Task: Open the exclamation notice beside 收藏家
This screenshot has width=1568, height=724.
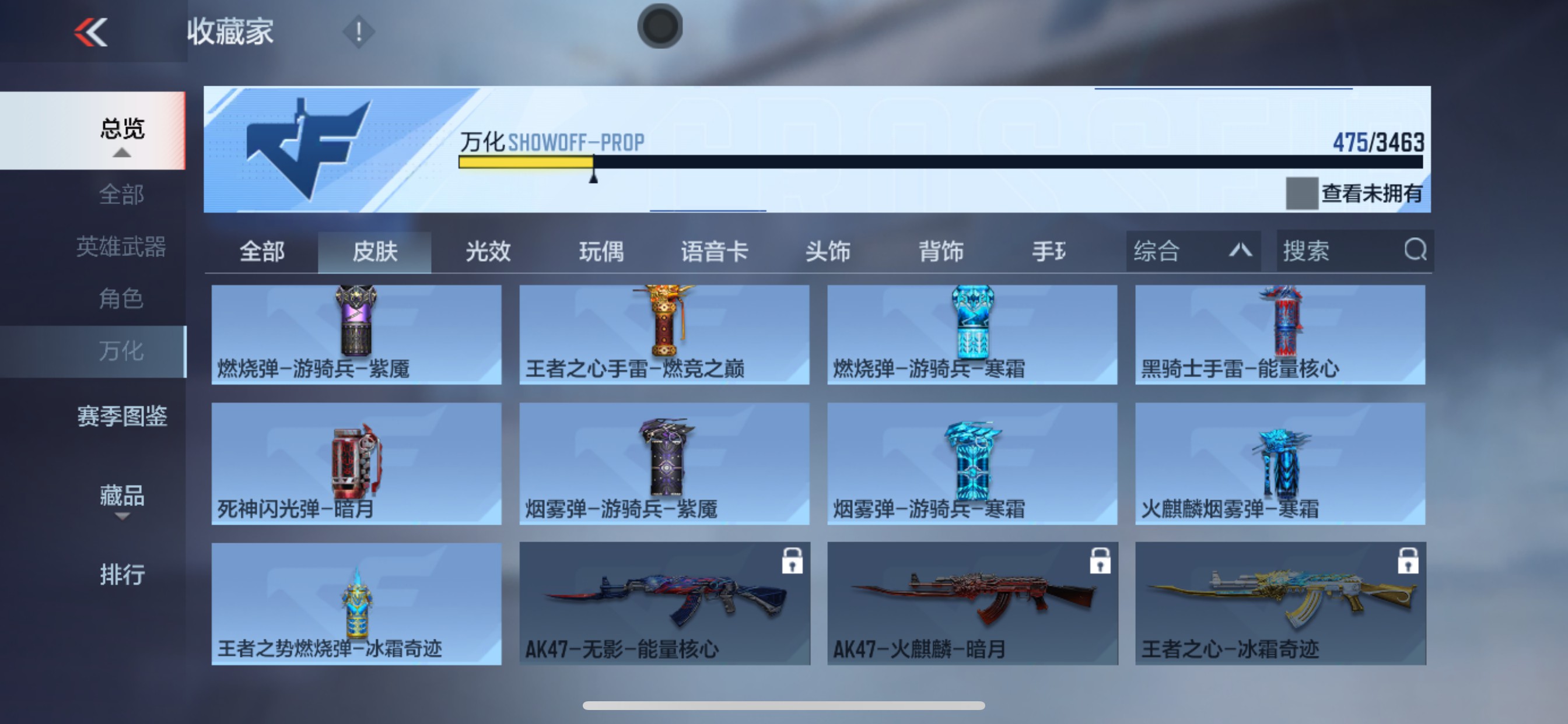Action: pyautogui.click(x=358, y=31)
